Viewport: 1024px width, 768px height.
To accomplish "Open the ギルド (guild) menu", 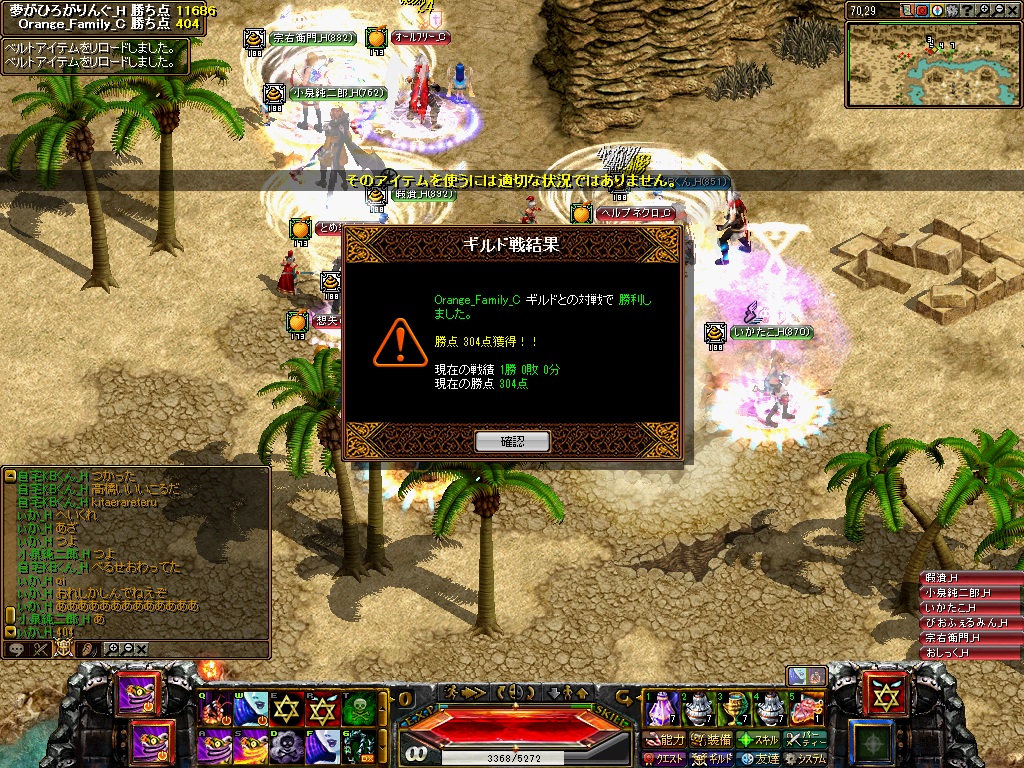I will point(711,759).
